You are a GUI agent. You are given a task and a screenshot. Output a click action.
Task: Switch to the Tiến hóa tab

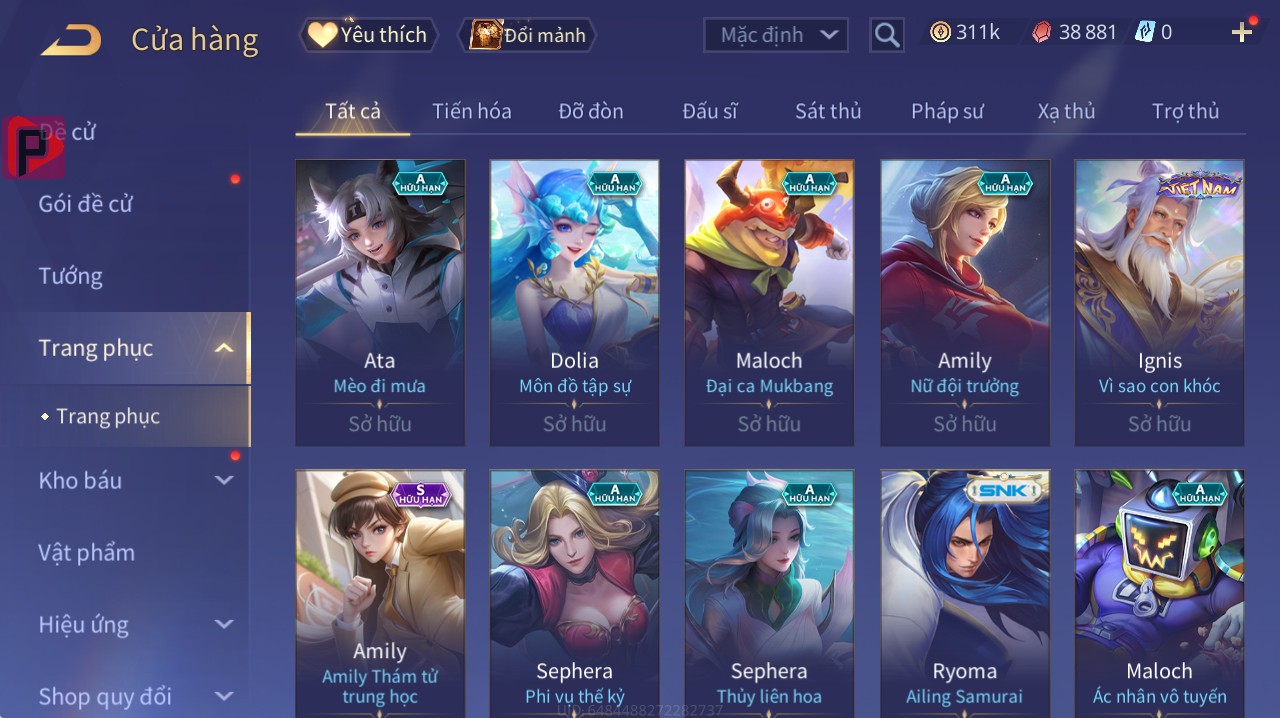[x=471, y=111]
